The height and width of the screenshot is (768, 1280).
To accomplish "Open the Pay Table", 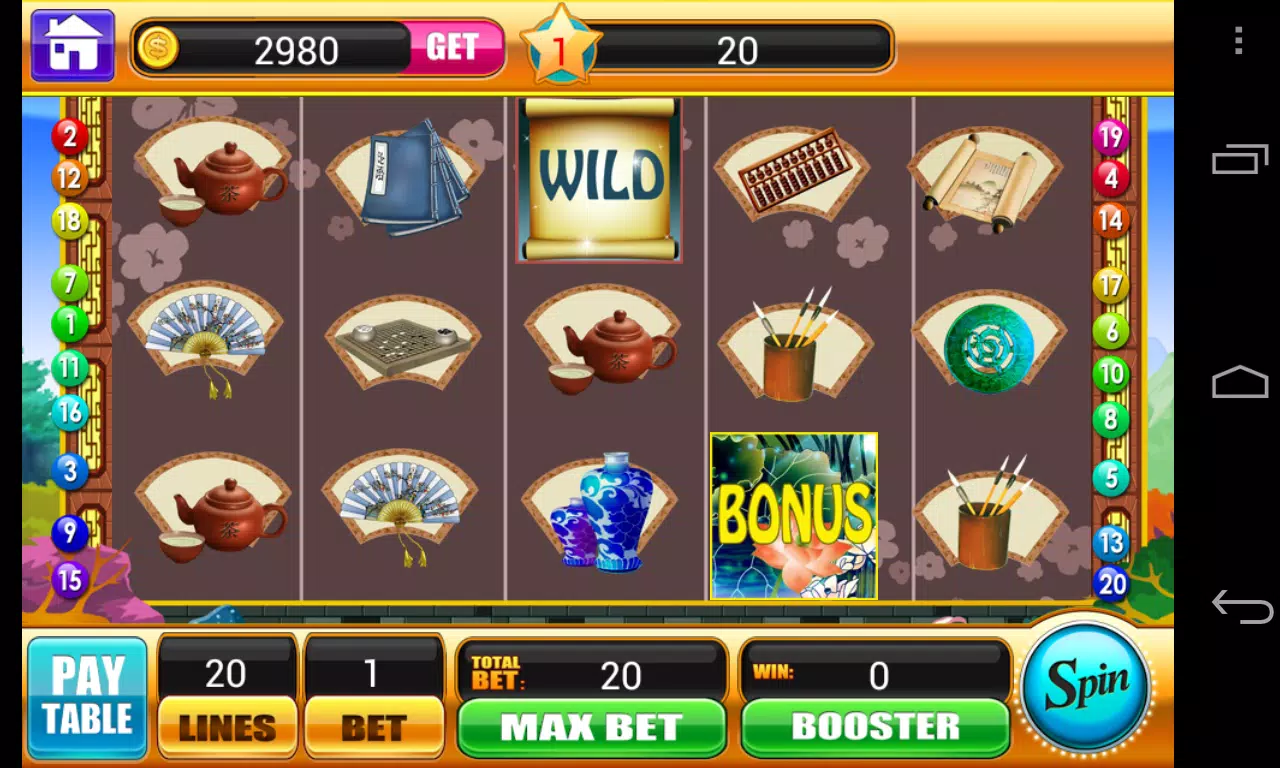I will click(x=87, y=698).
